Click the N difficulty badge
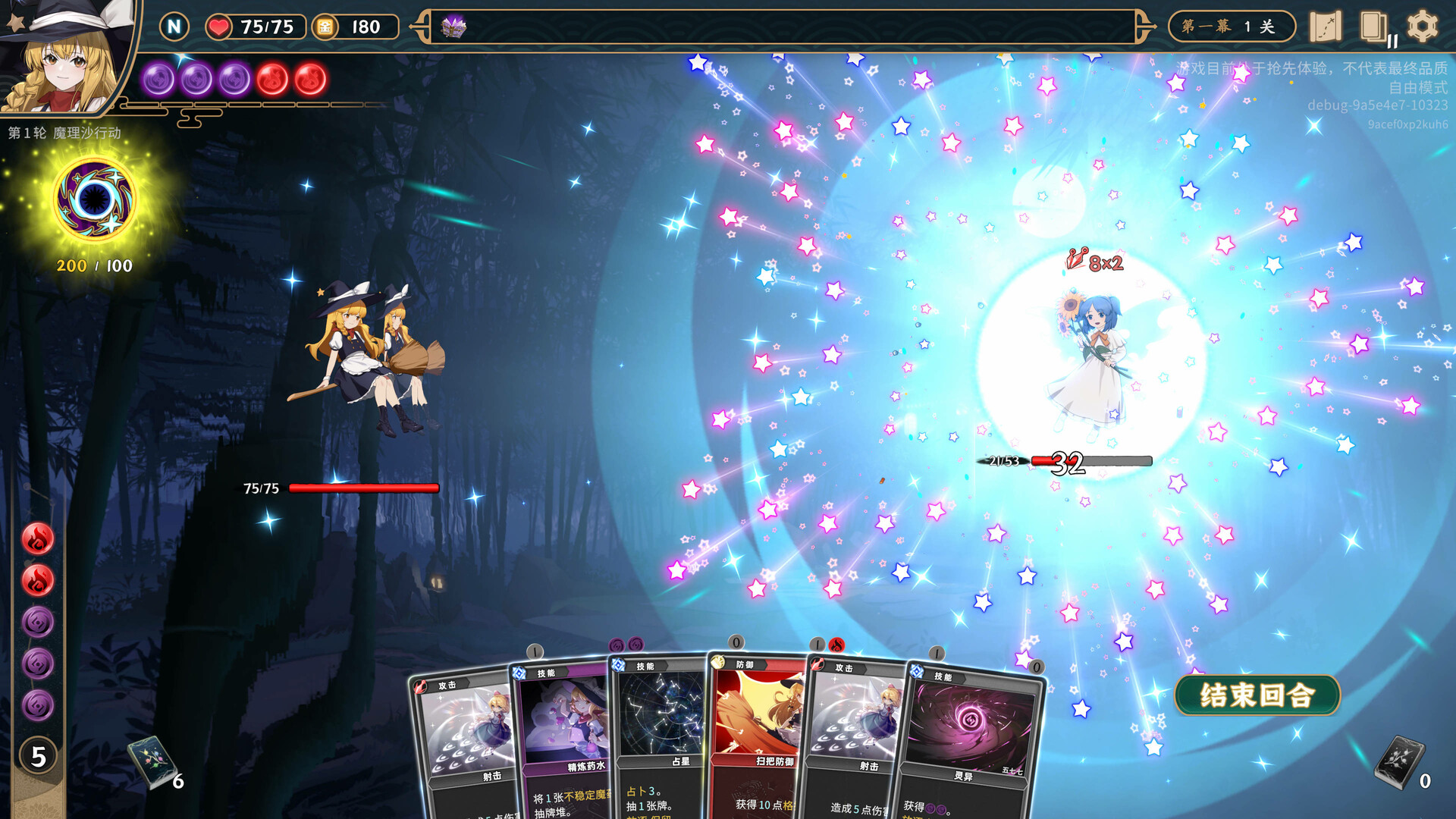 pos(174,27)
